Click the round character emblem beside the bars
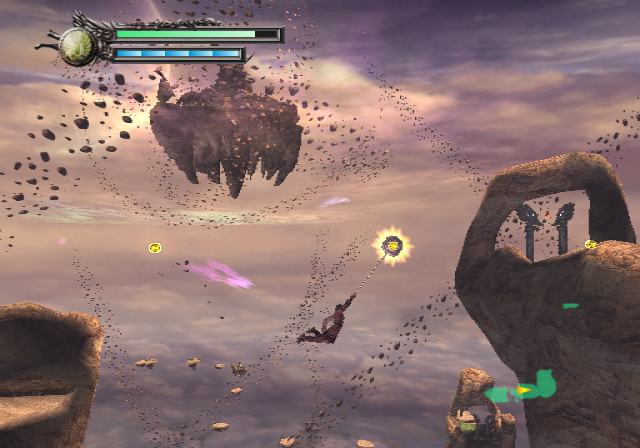 (x=76, y=44)
